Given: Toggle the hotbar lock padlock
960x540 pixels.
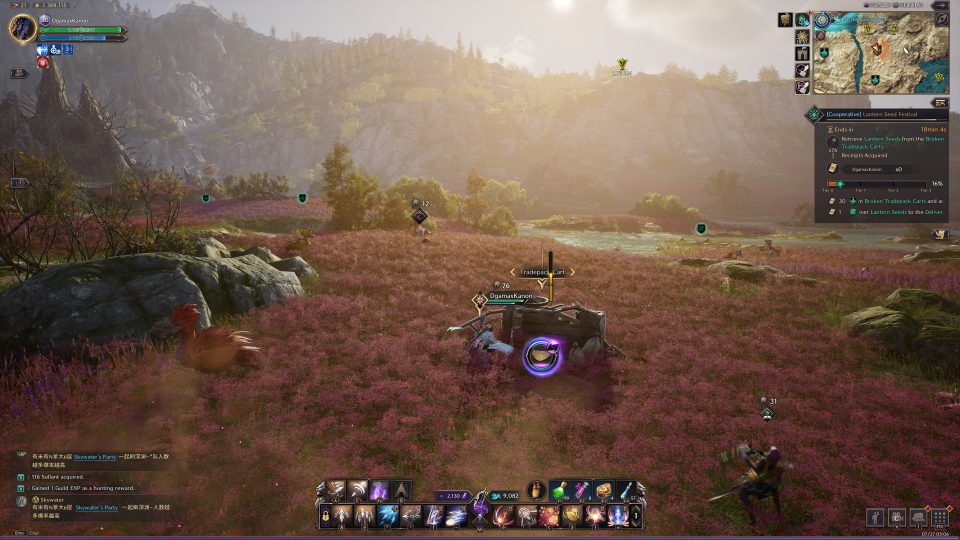Looking at the screenshot, I should (325, 516).
